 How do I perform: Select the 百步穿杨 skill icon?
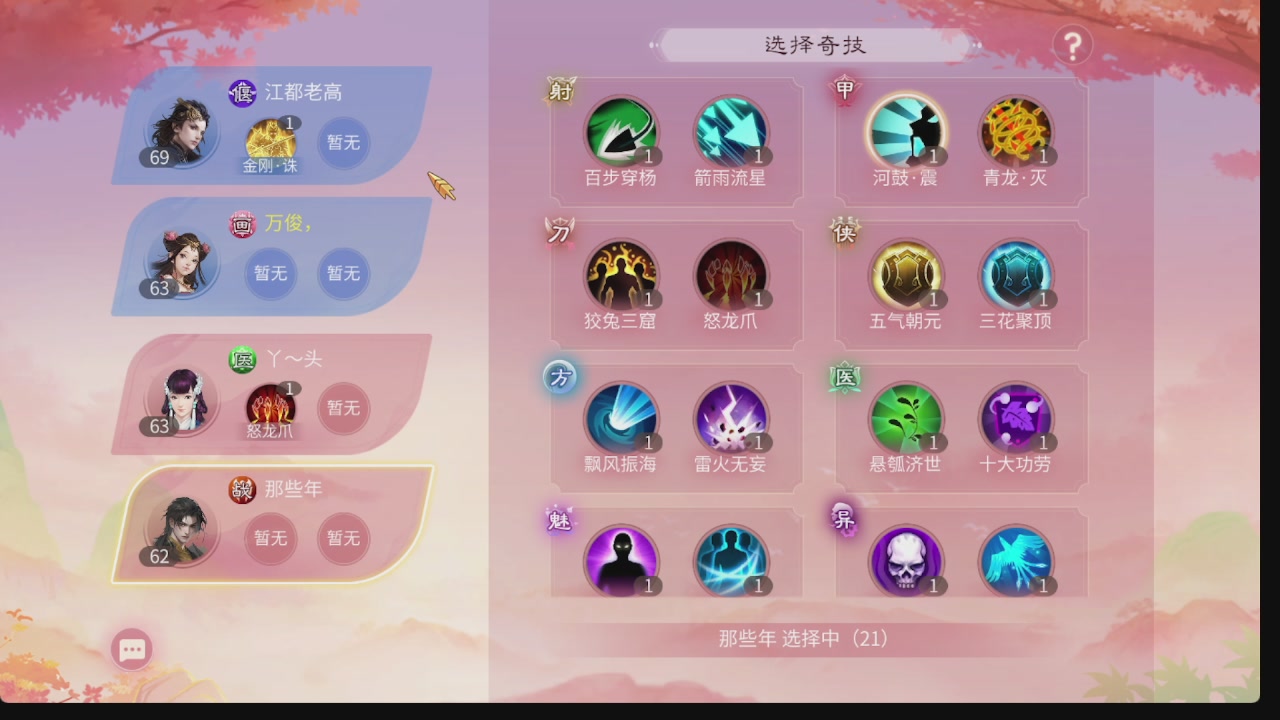click(x=622, y=131)
